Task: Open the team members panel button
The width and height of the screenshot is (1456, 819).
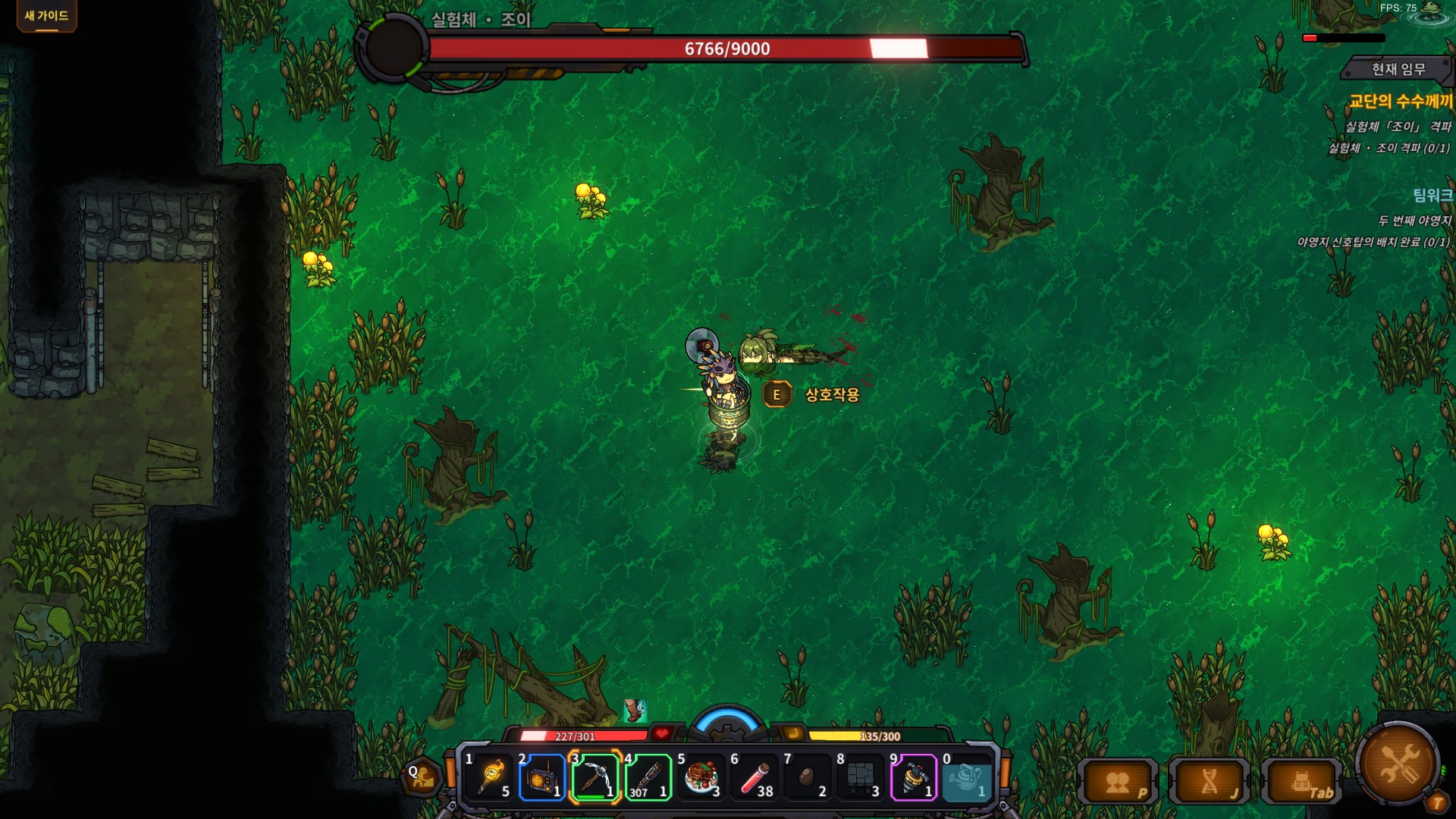Action: (1119, 782)
